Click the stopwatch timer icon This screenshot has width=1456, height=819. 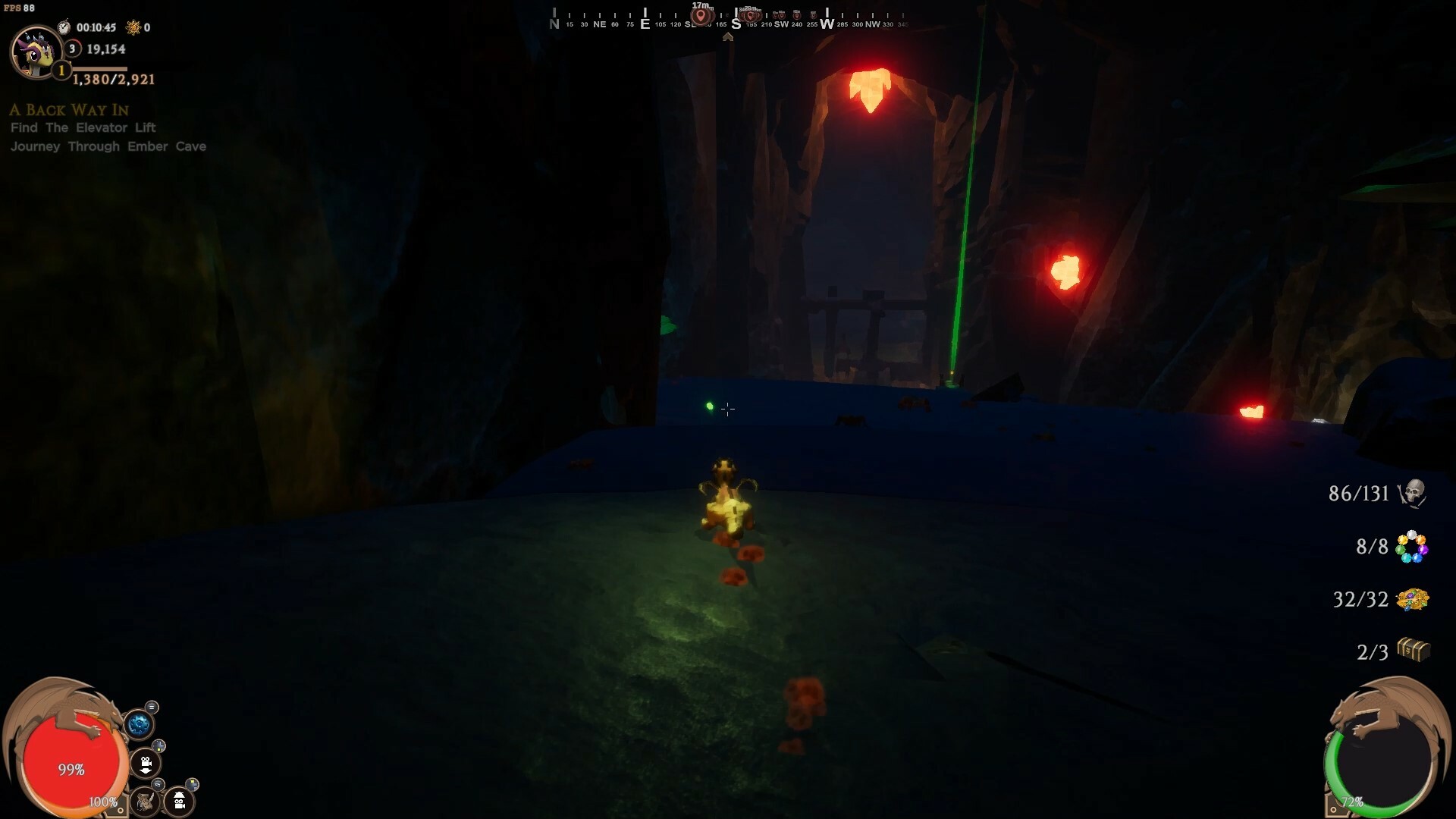(64, 26)
